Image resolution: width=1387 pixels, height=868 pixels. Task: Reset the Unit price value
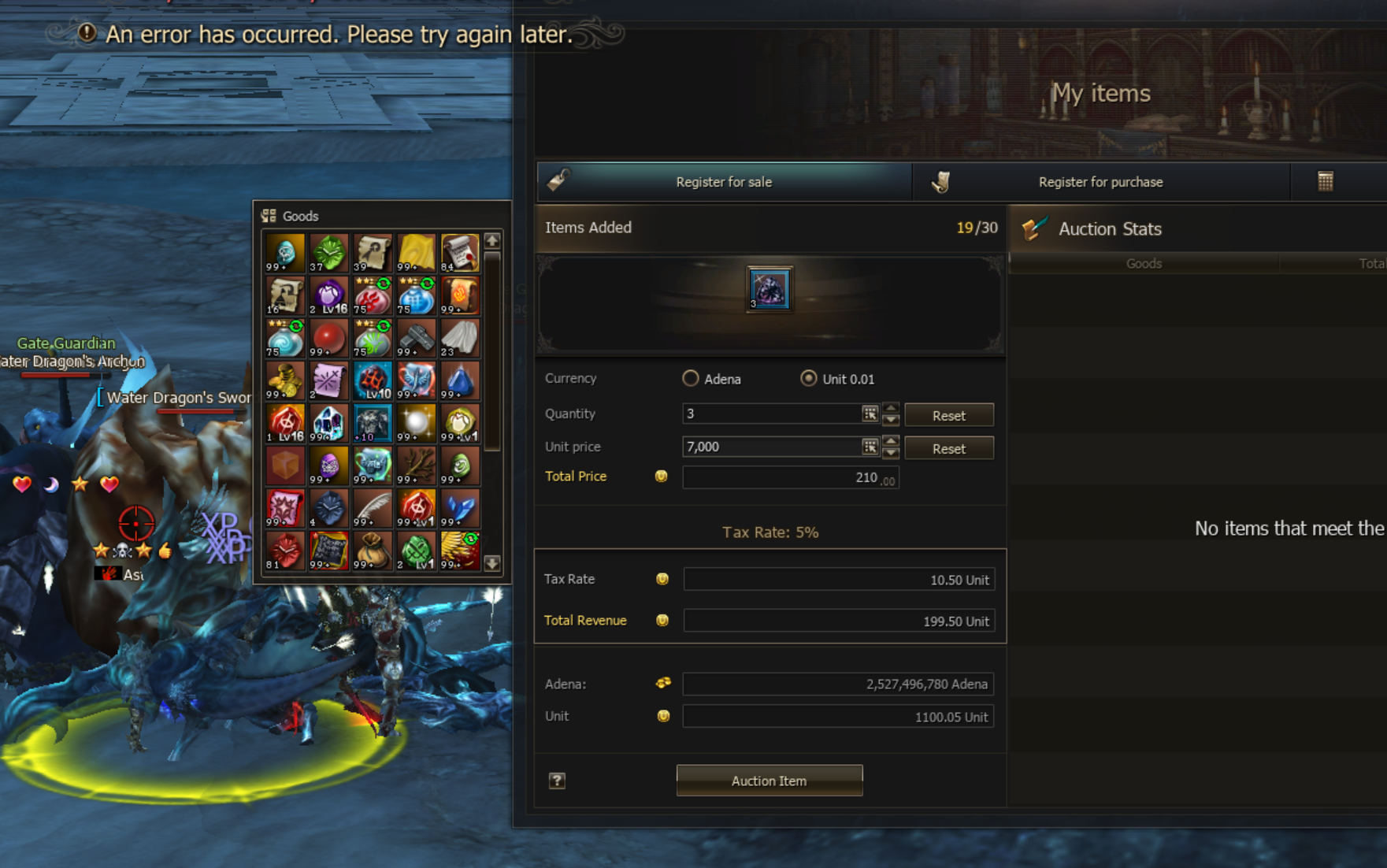click(x=948, y=448)
